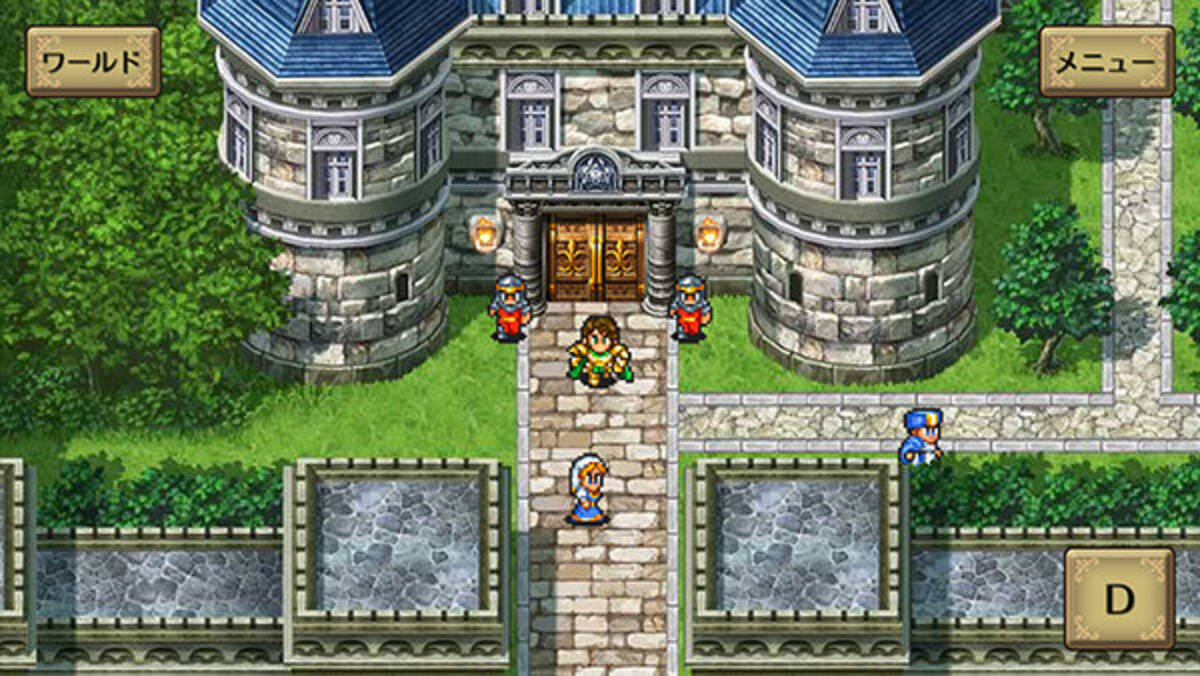Tap the D button
Screen dimensions: 1200x676
click(x=1119, y=598)
